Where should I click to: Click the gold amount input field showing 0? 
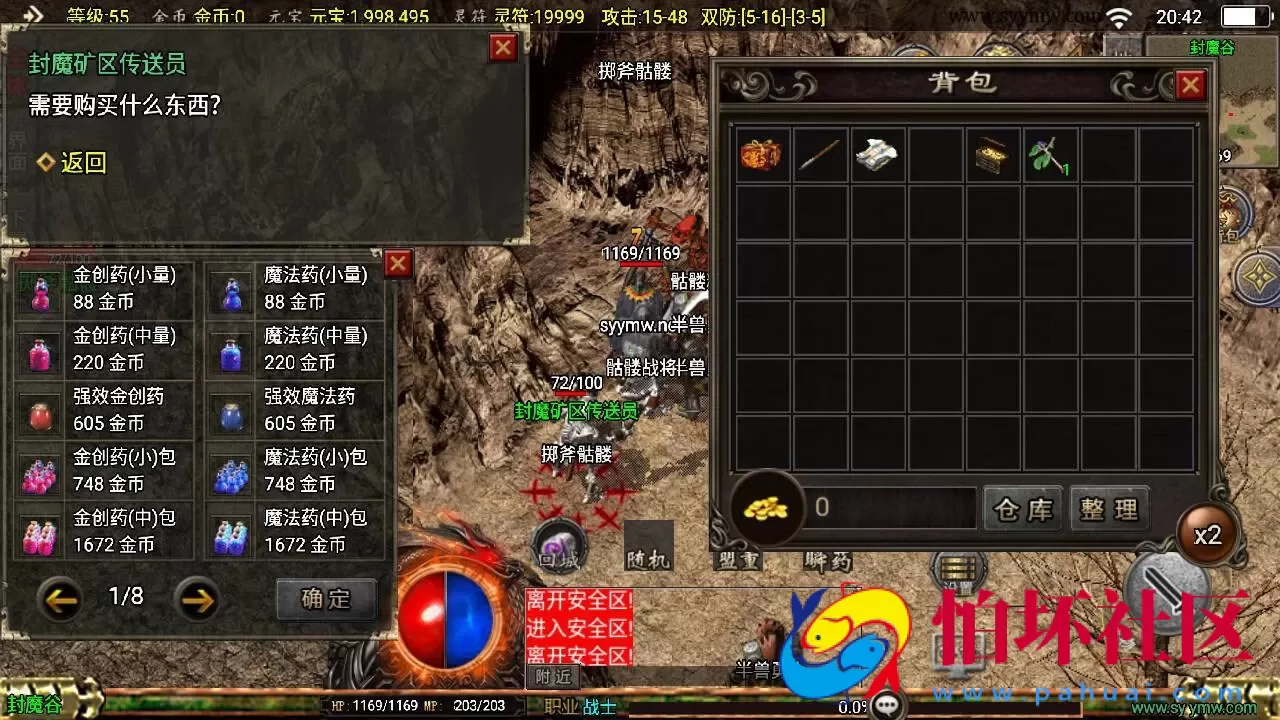click(890, 508)
